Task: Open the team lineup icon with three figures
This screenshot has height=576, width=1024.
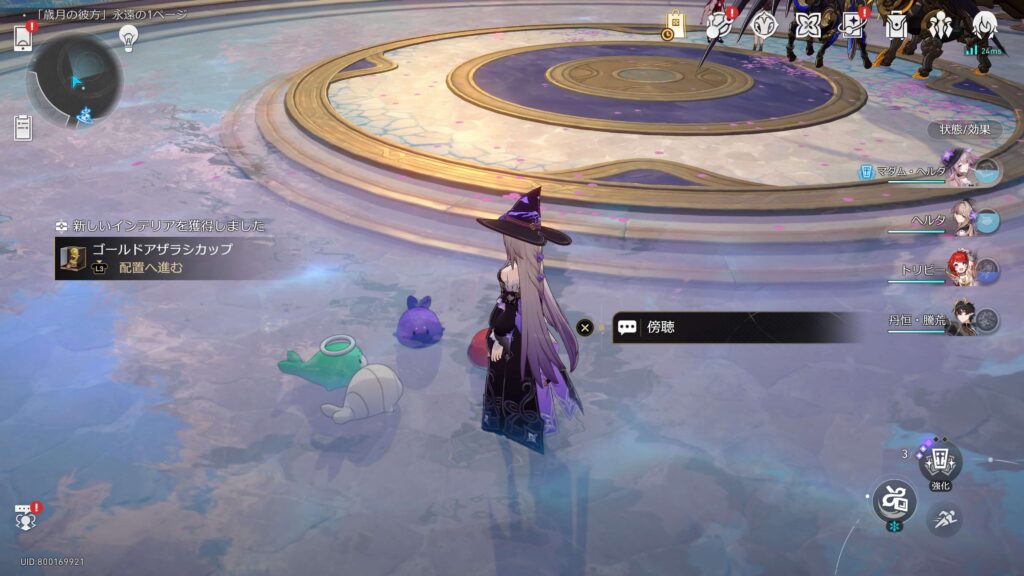Action: (x=940, y=25)
